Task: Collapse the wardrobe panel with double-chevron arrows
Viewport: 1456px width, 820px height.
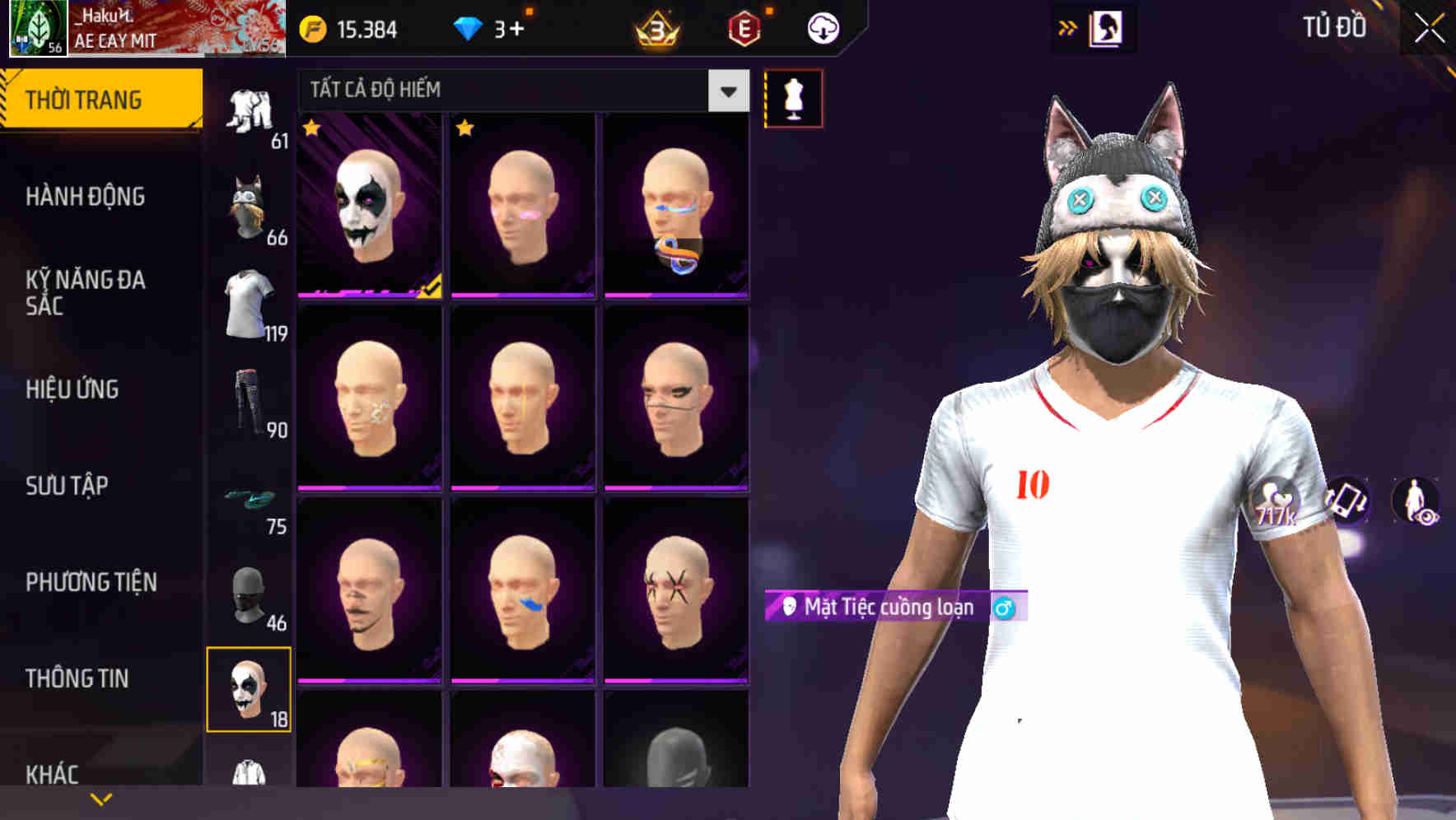Action: (1068, 27)
